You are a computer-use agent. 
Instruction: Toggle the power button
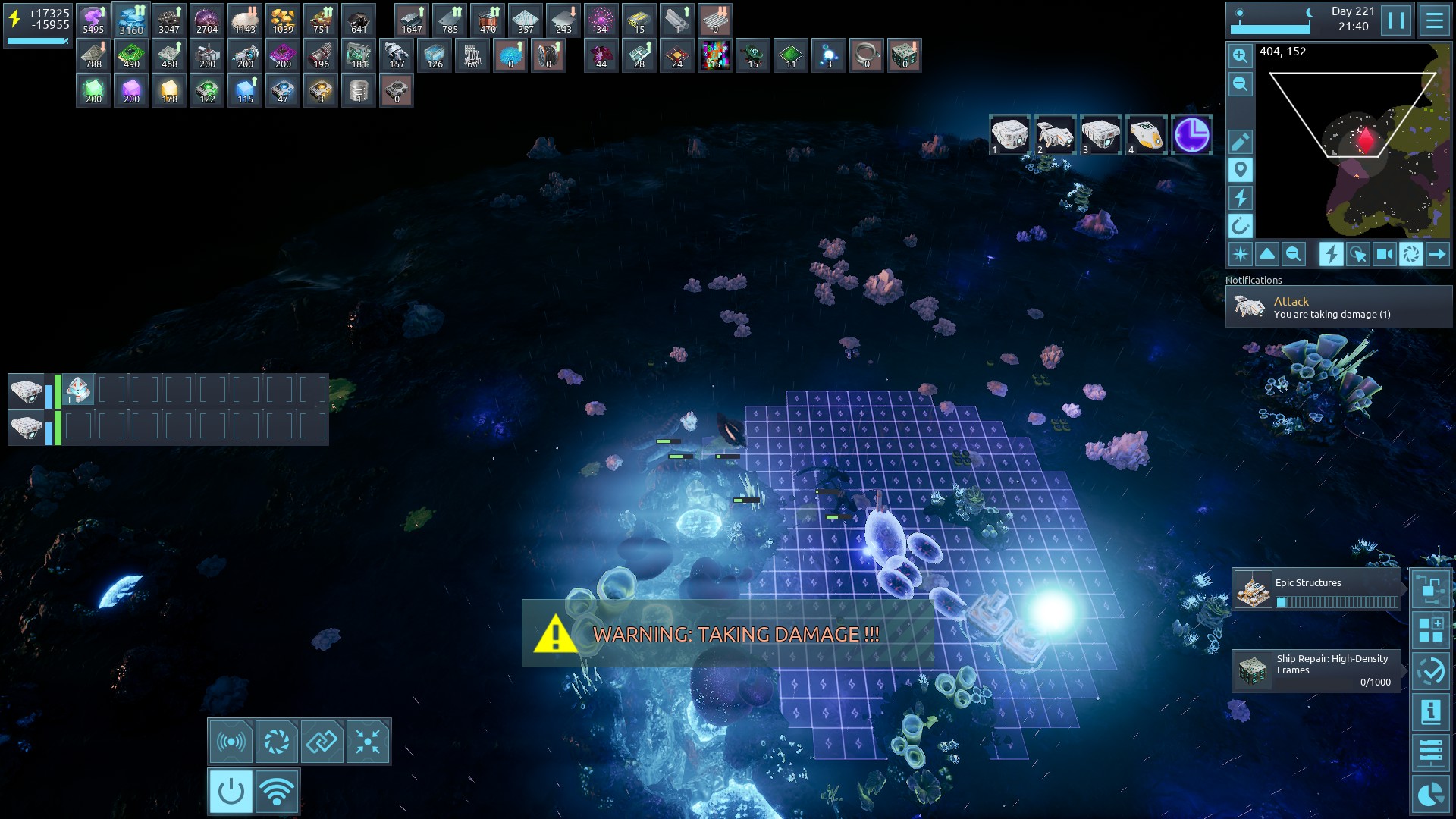coord(231,792)
